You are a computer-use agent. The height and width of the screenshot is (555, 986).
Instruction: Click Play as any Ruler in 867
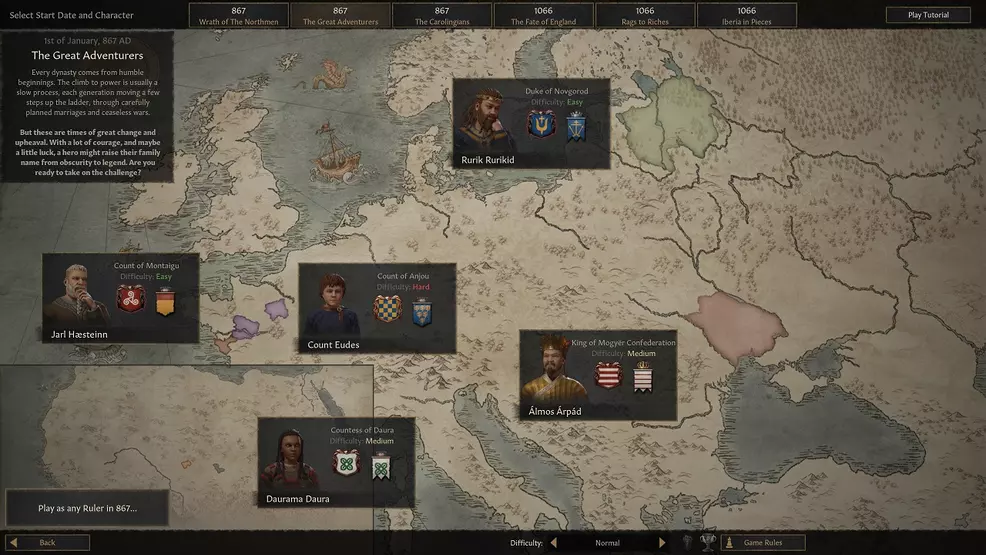click(x=87, y=508)
